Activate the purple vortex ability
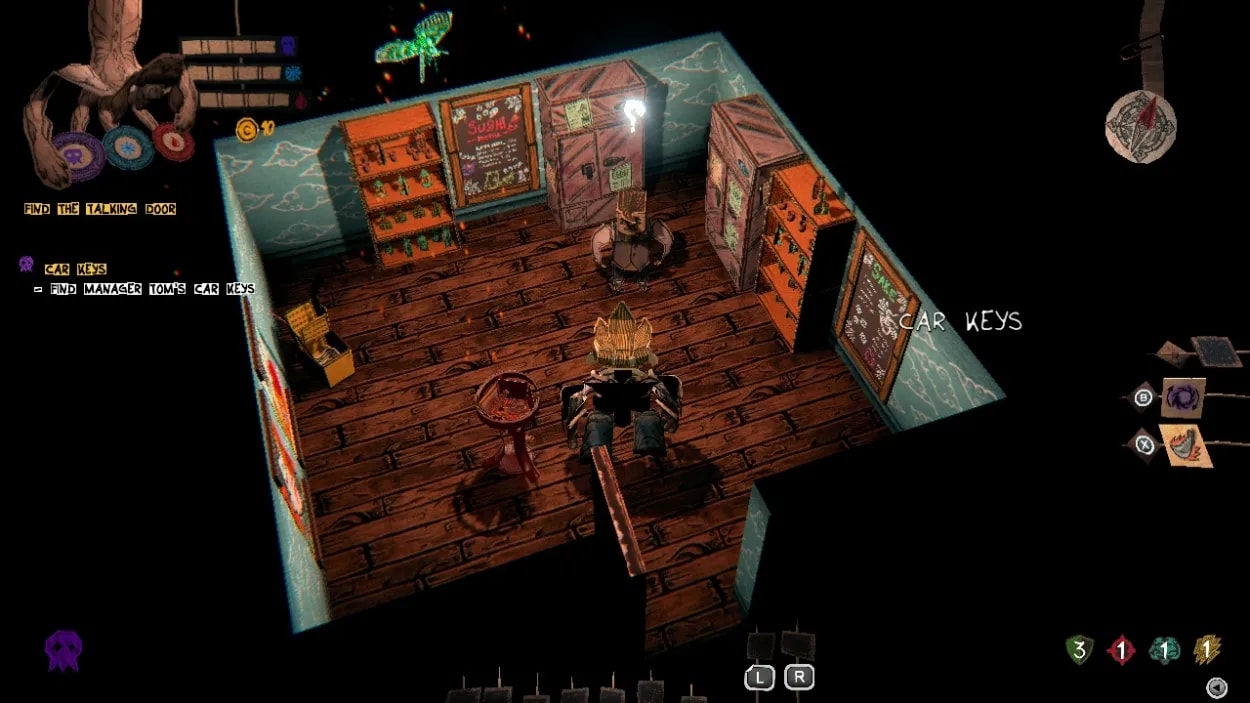The height and width of the screenshot is (703, 1250). (x=1183, y=398)
